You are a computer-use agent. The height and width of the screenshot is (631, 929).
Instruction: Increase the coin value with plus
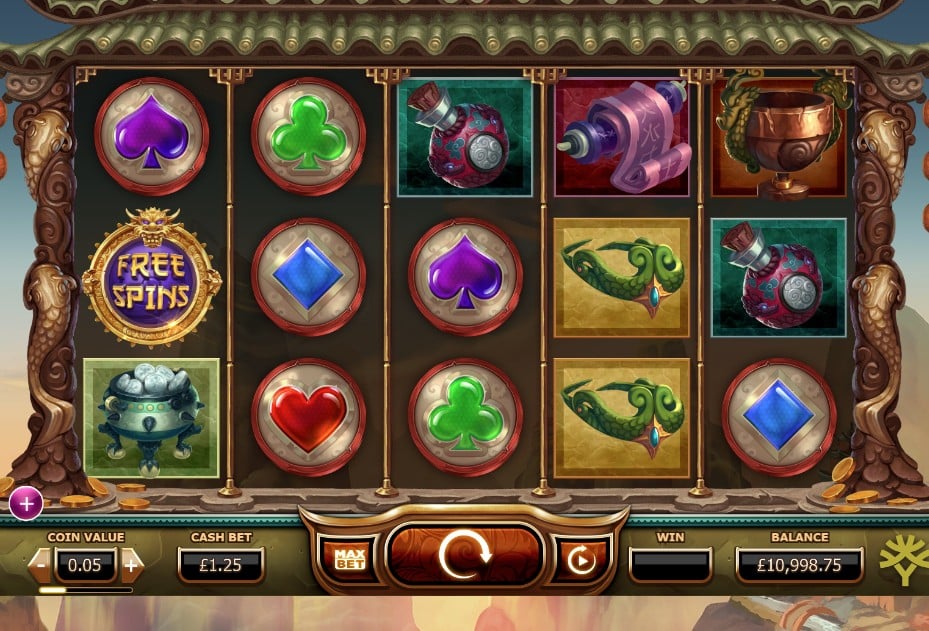(x=131, y=564)
